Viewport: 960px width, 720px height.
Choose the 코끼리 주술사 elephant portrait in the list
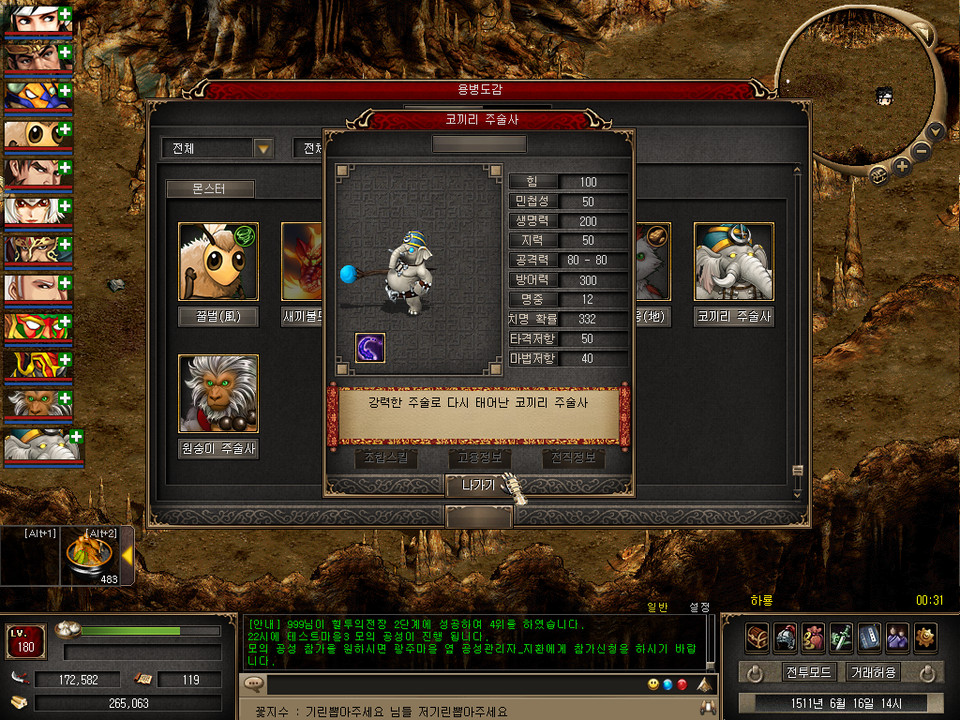click(x=734, y=262)
